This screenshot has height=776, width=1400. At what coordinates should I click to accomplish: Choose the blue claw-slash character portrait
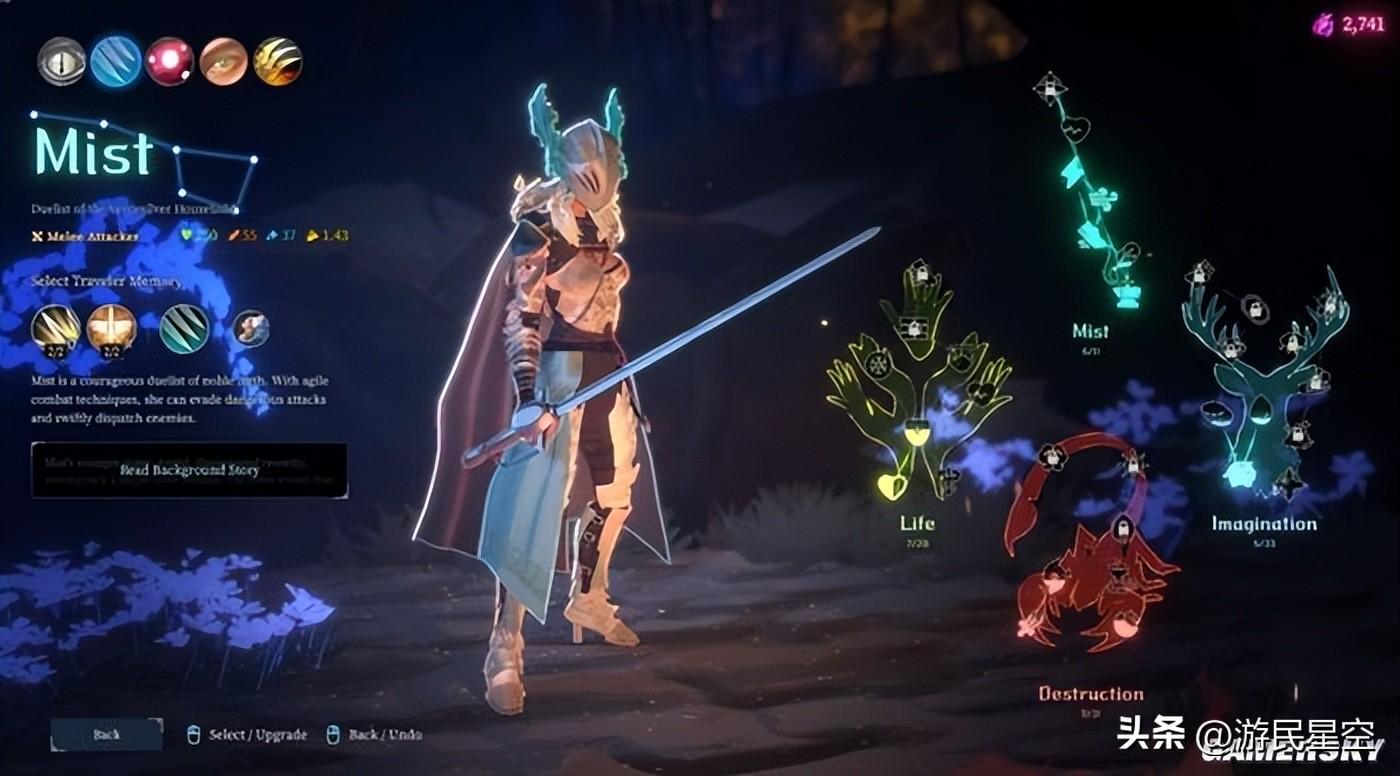[116, 62]
